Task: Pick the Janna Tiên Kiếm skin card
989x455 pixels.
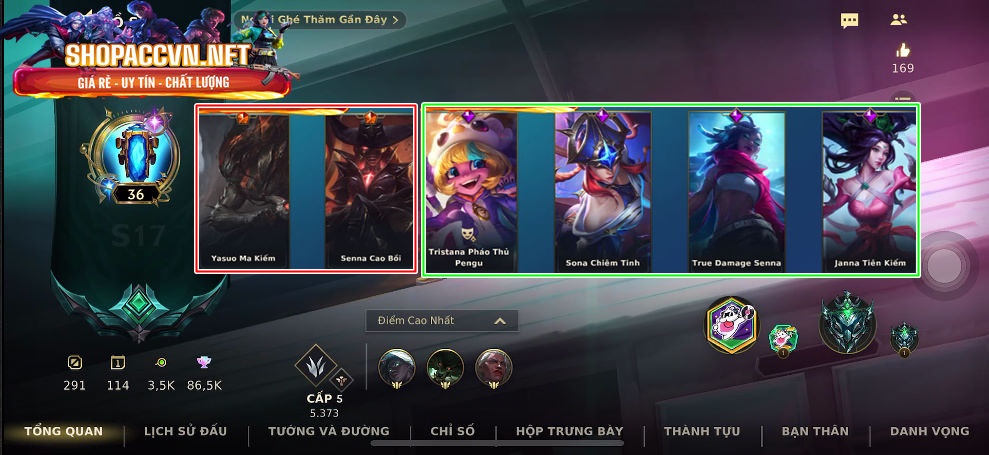Action: [x=868, y=190]
